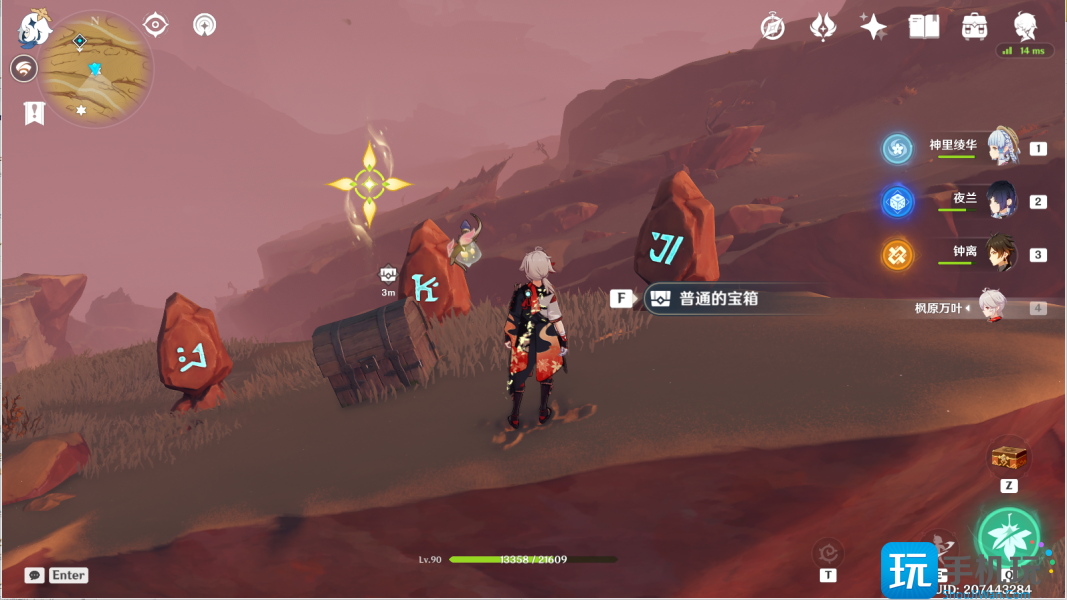Activate the eye-shaped elemental sight icon
The height and width of the screenshot is (600, 1067).
[x=155, y=25]
